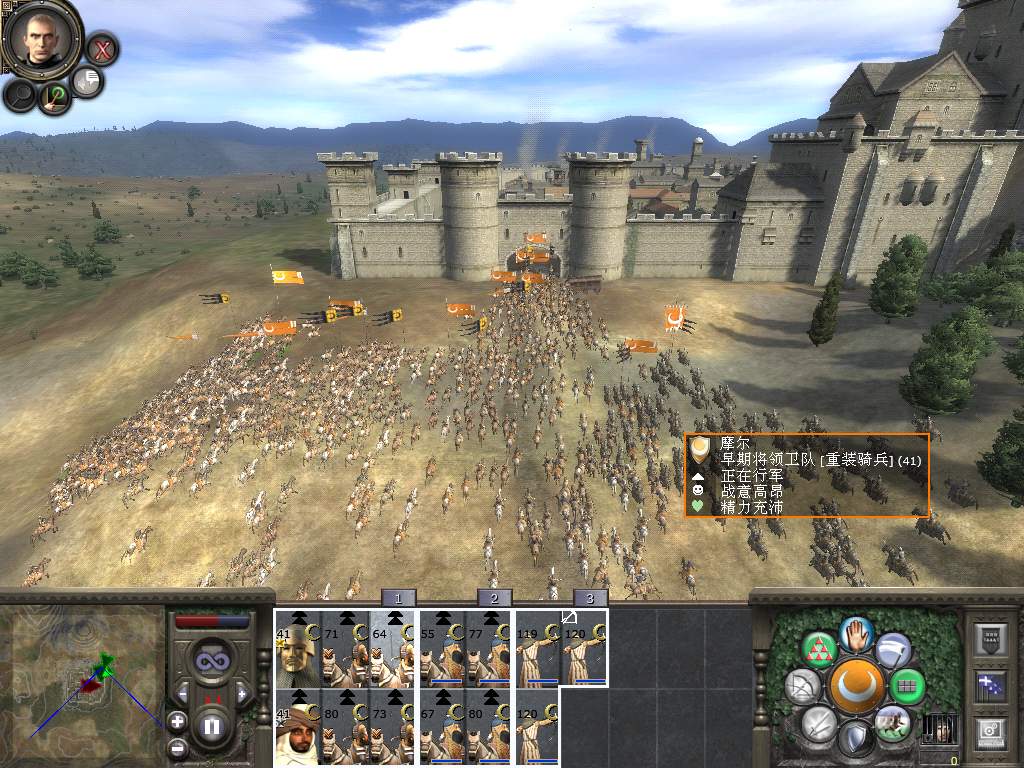This screenshot has height=768, width=1024.
Task: Select the 119-man archer unit card
Action: (537, 647)
